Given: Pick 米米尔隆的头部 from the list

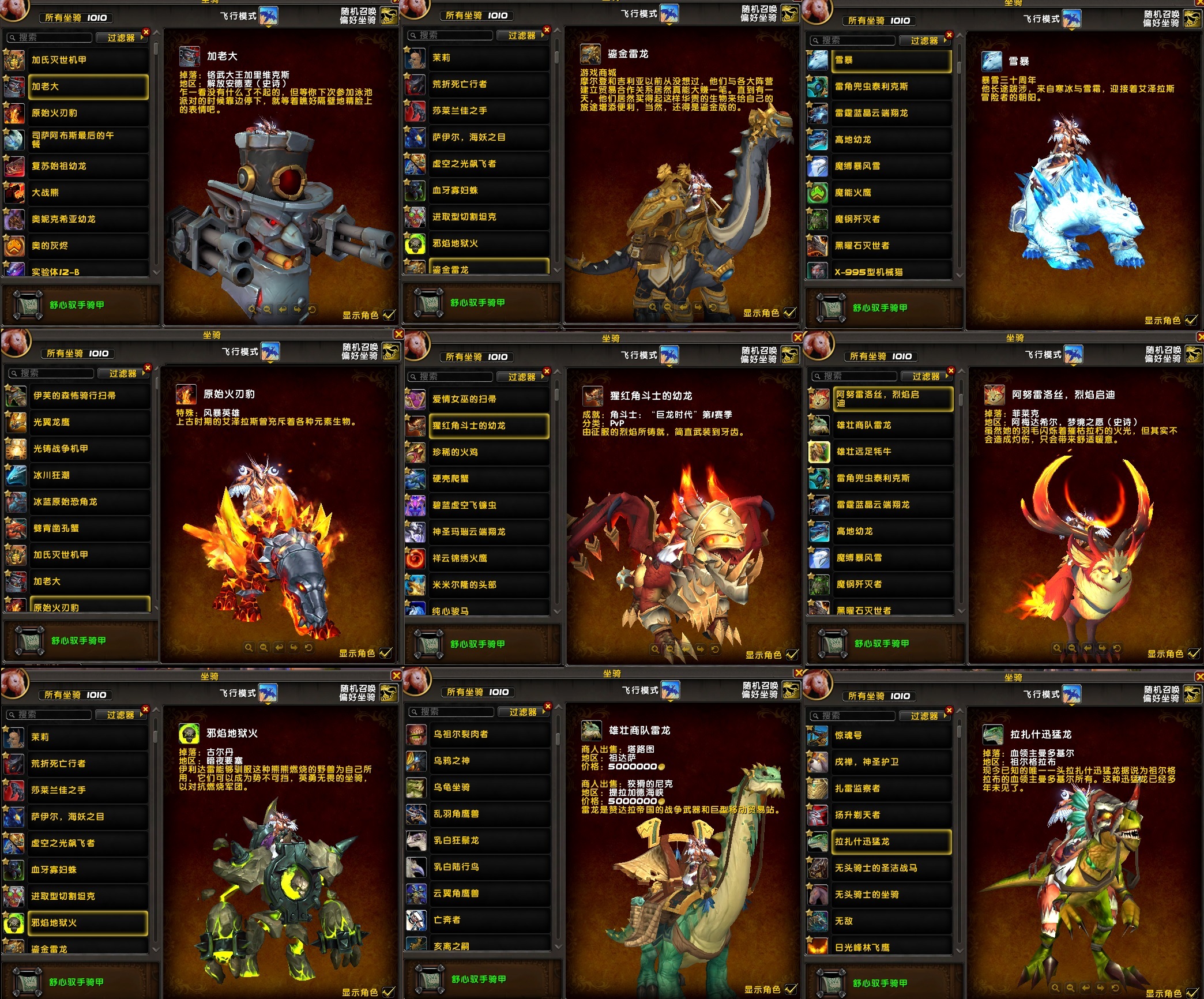Looking at the screenshot, I should pos(488,585).
